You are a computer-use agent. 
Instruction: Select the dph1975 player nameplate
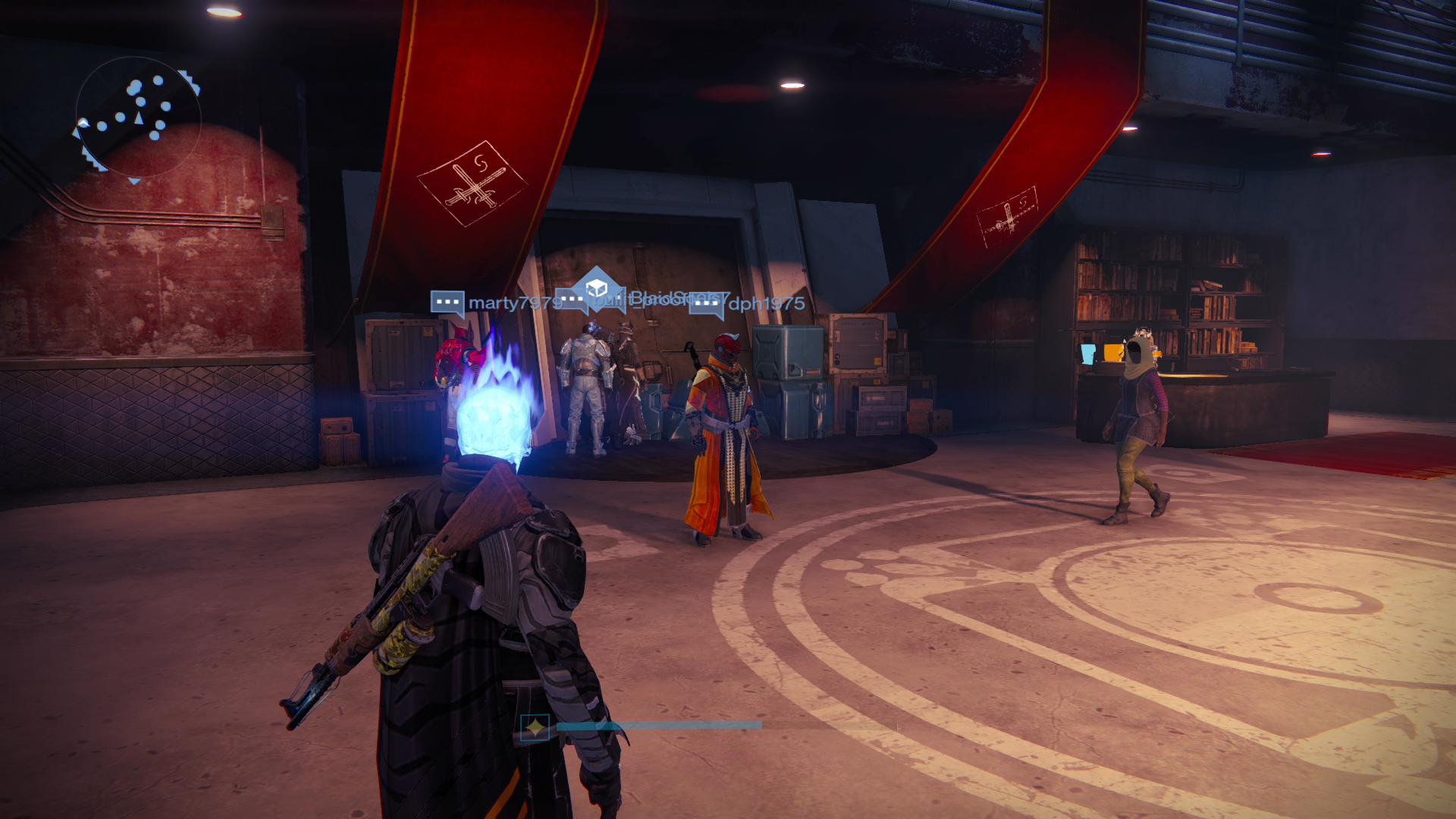[766, 304]
